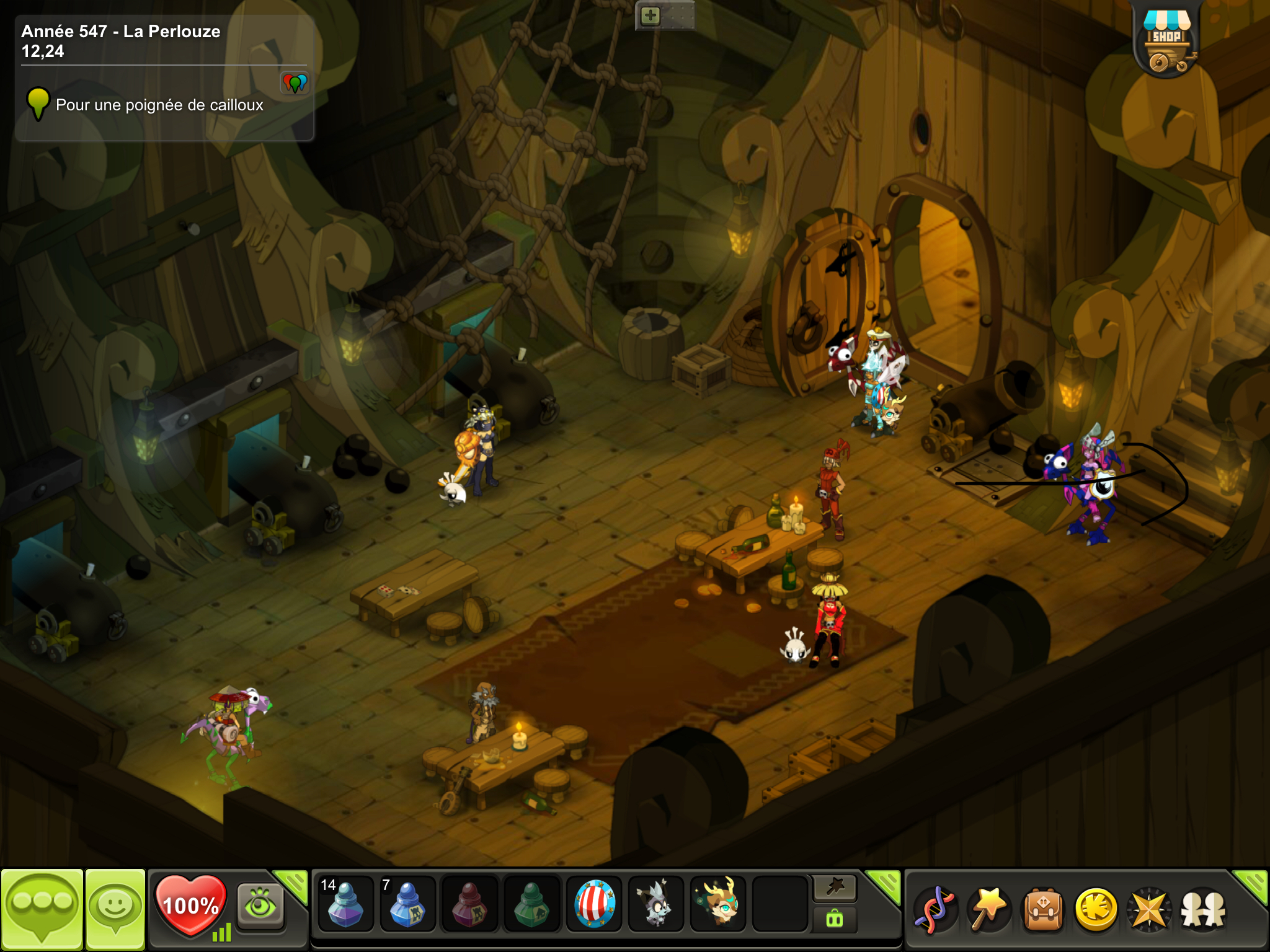The width and height of the screenshot is (1270, 952).
Task: Select the antlered deer character slot
Action: 718,904
